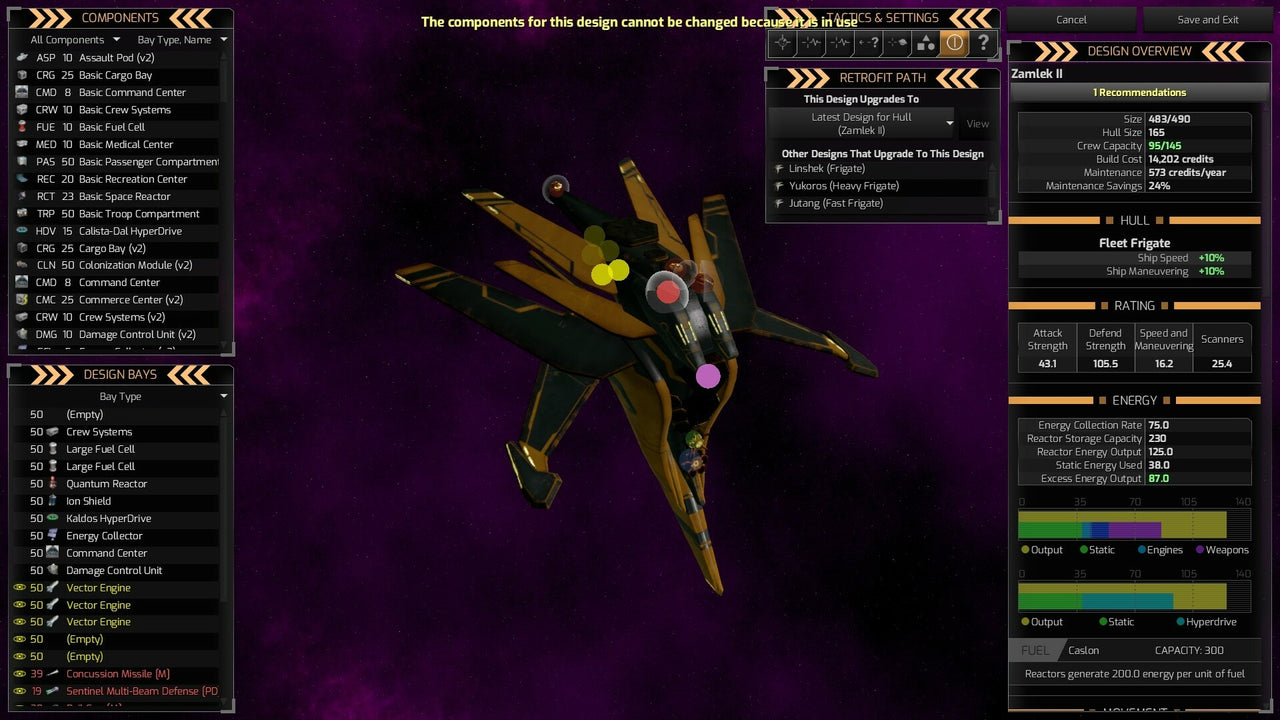Click the formation shapes icon in Tactics toolbar
The image size is (1280, 720).
[x=926, y=42]
